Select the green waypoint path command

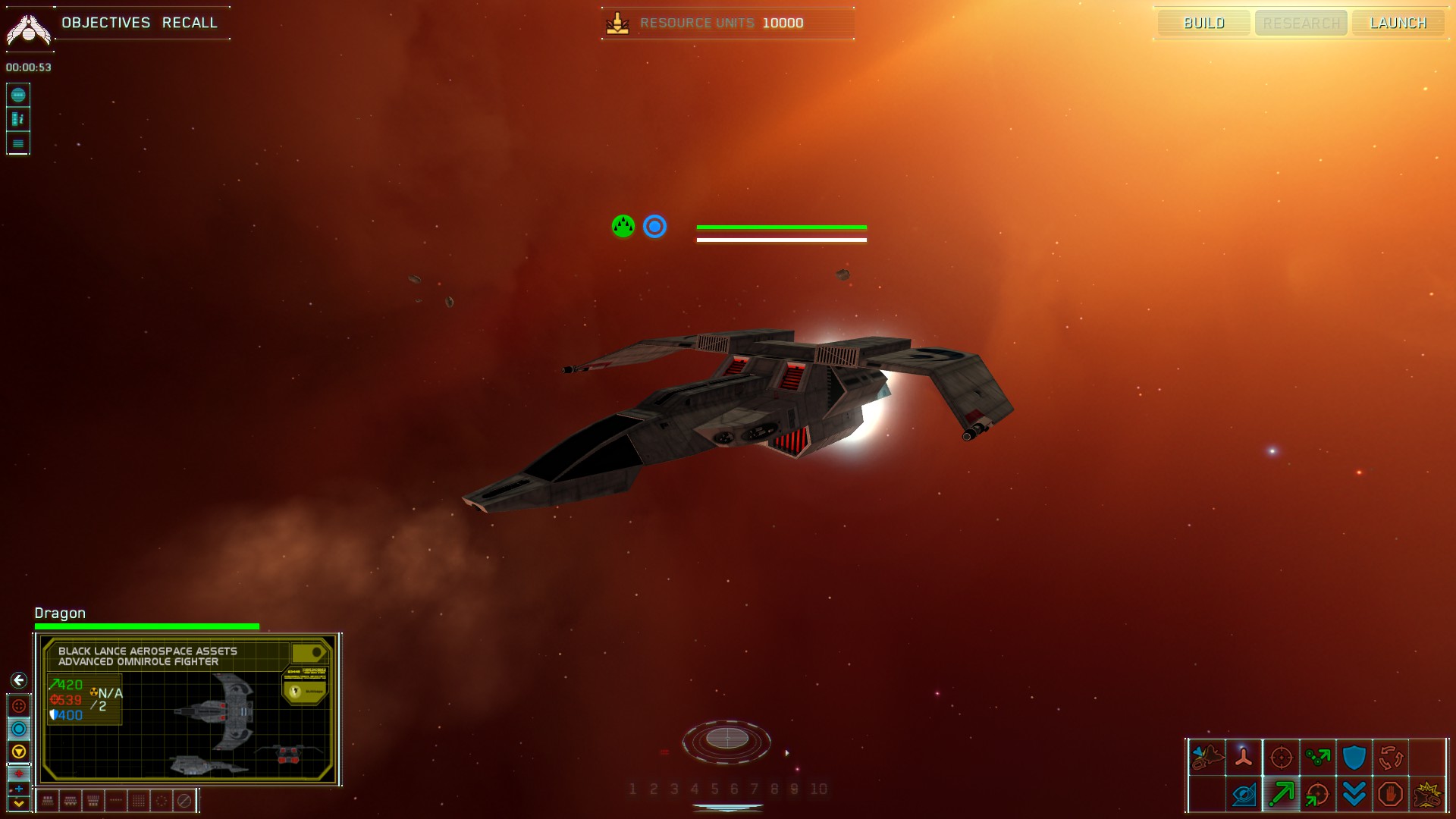1317,757
